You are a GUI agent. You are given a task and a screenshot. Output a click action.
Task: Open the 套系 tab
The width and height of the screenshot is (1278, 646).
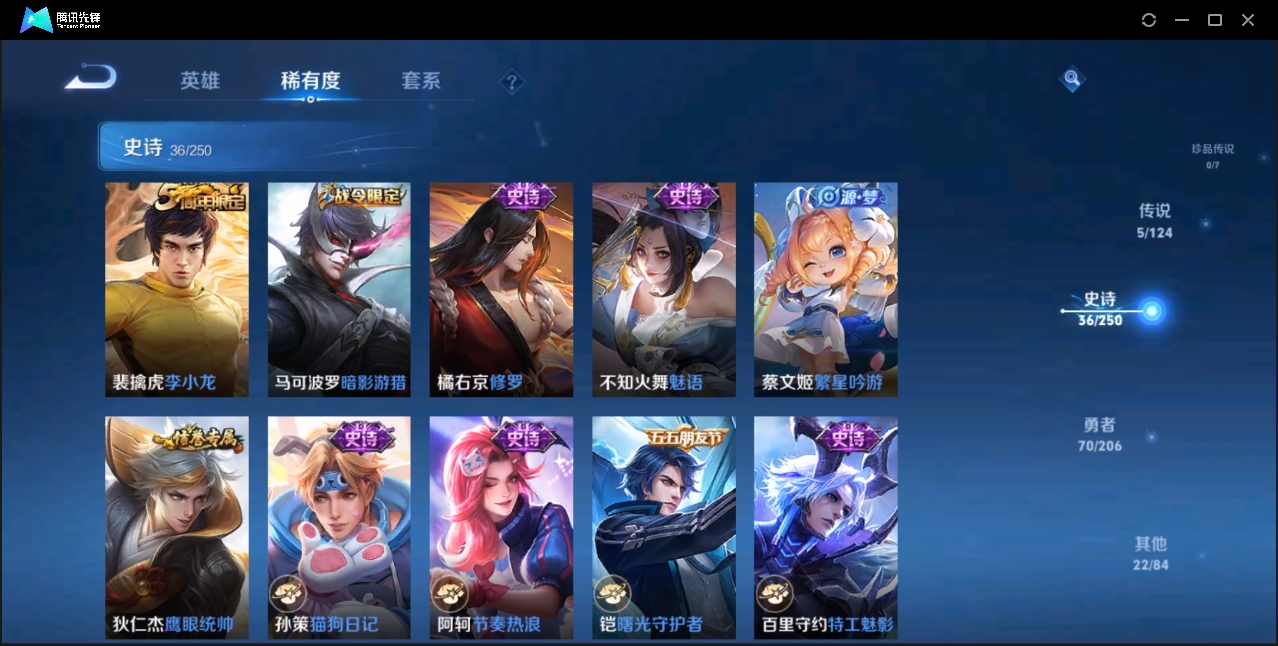(421, 81)
